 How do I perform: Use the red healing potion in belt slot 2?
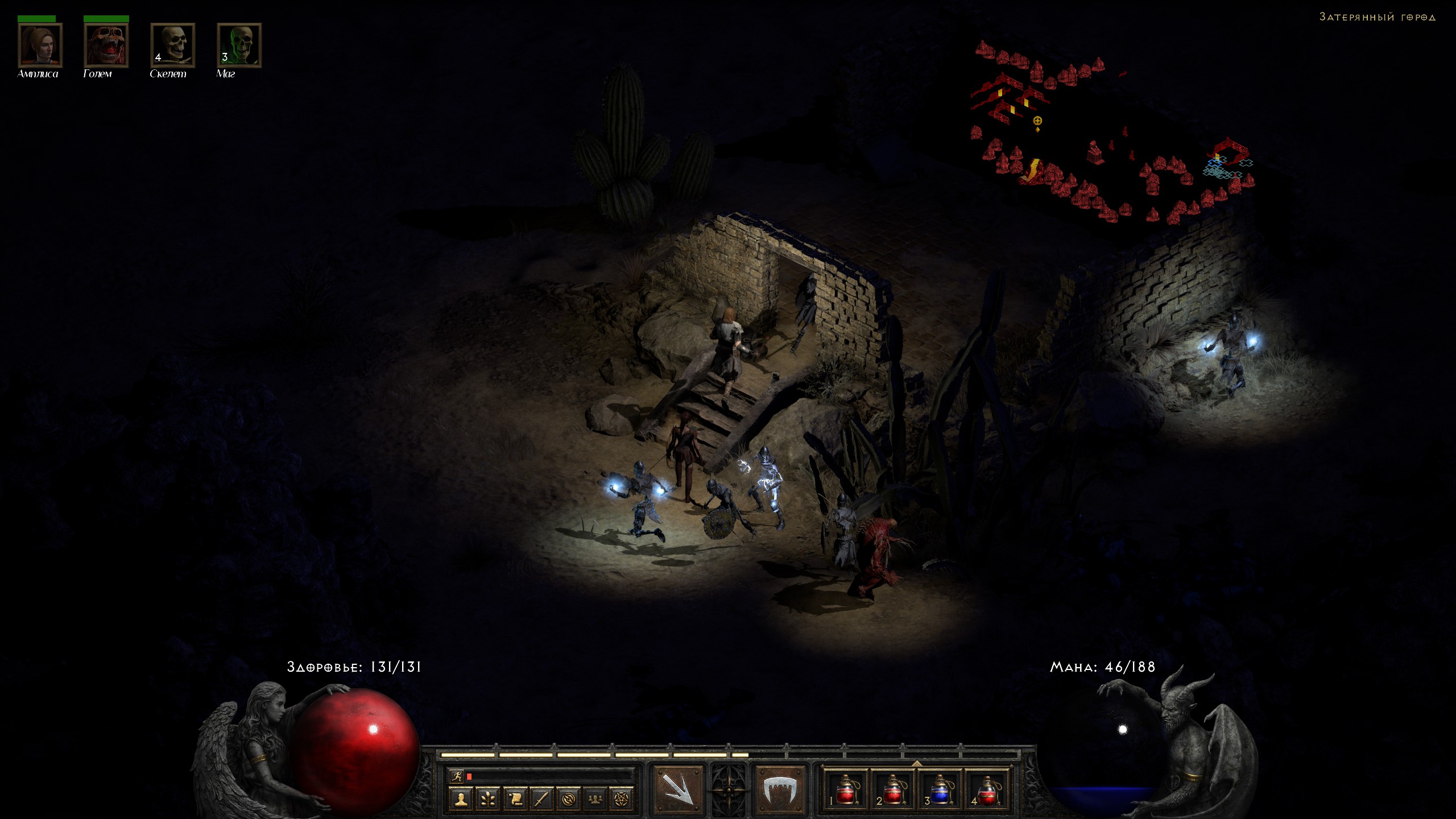pos(893,789)
